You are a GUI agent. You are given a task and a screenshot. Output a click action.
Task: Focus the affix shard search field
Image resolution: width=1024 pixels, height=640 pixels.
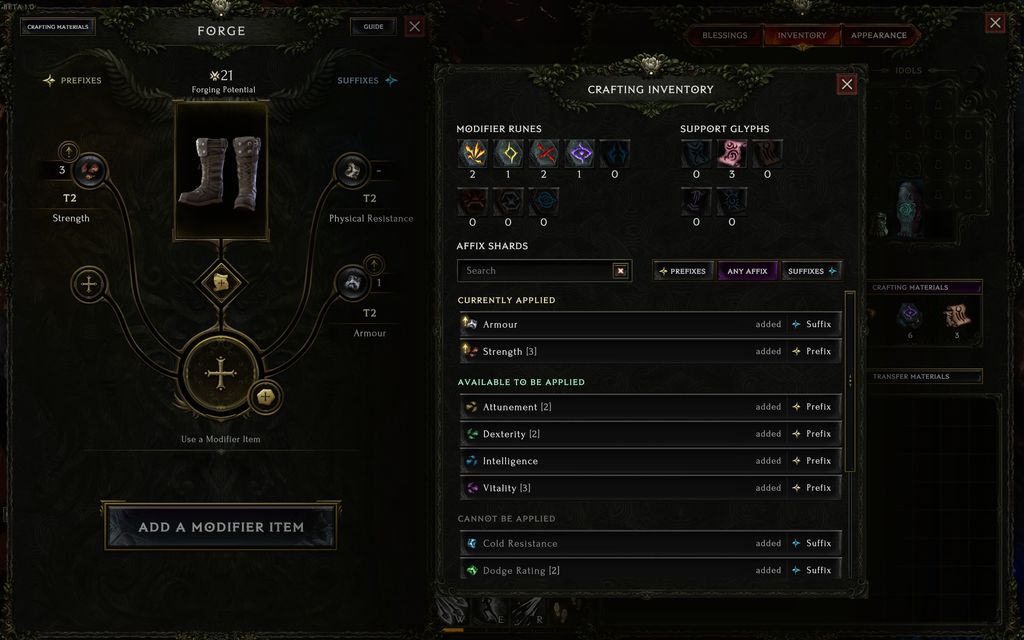point(535,271)
